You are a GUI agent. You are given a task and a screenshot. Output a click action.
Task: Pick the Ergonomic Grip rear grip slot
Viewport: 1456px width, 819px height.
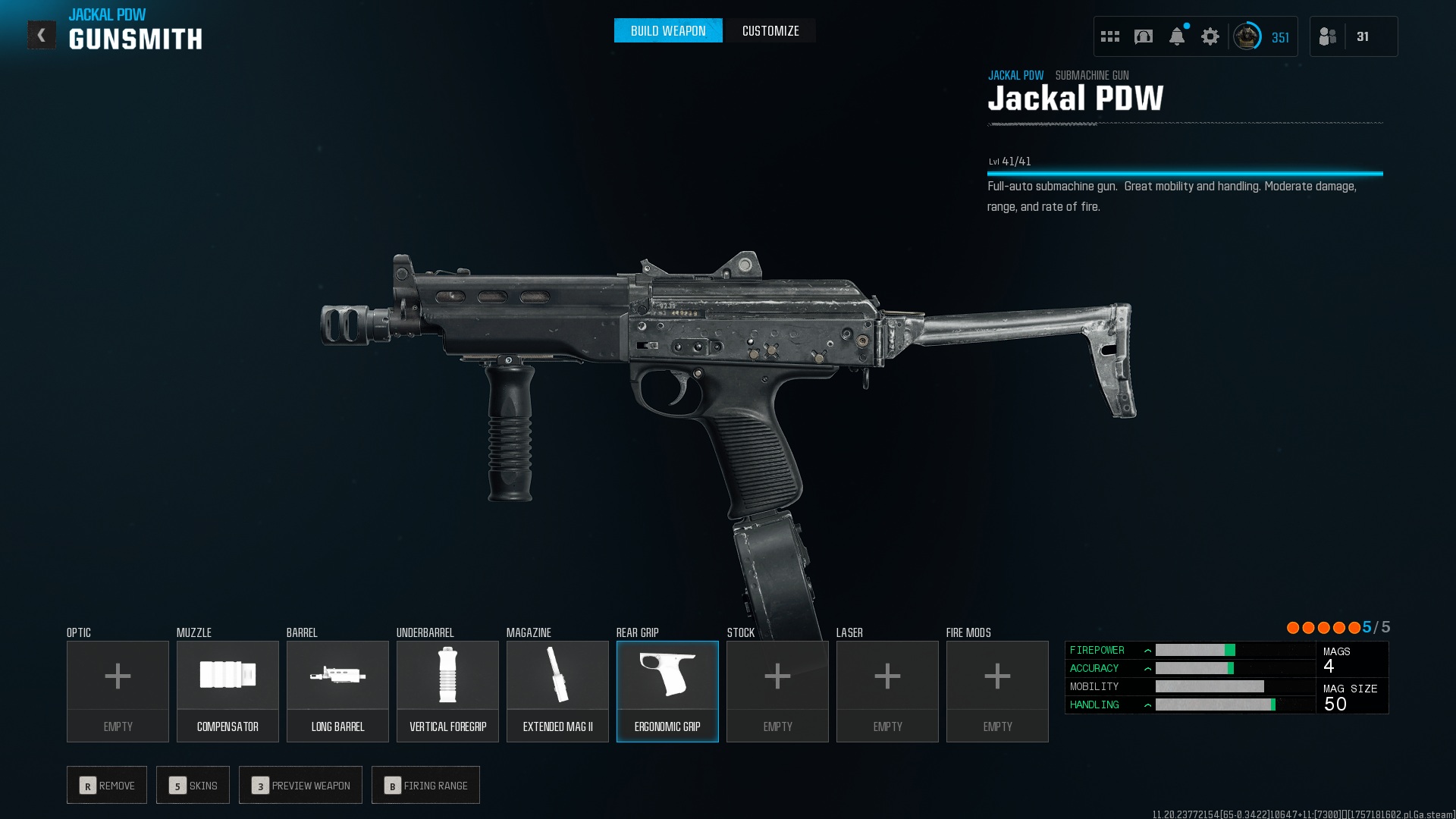(667, 691)
